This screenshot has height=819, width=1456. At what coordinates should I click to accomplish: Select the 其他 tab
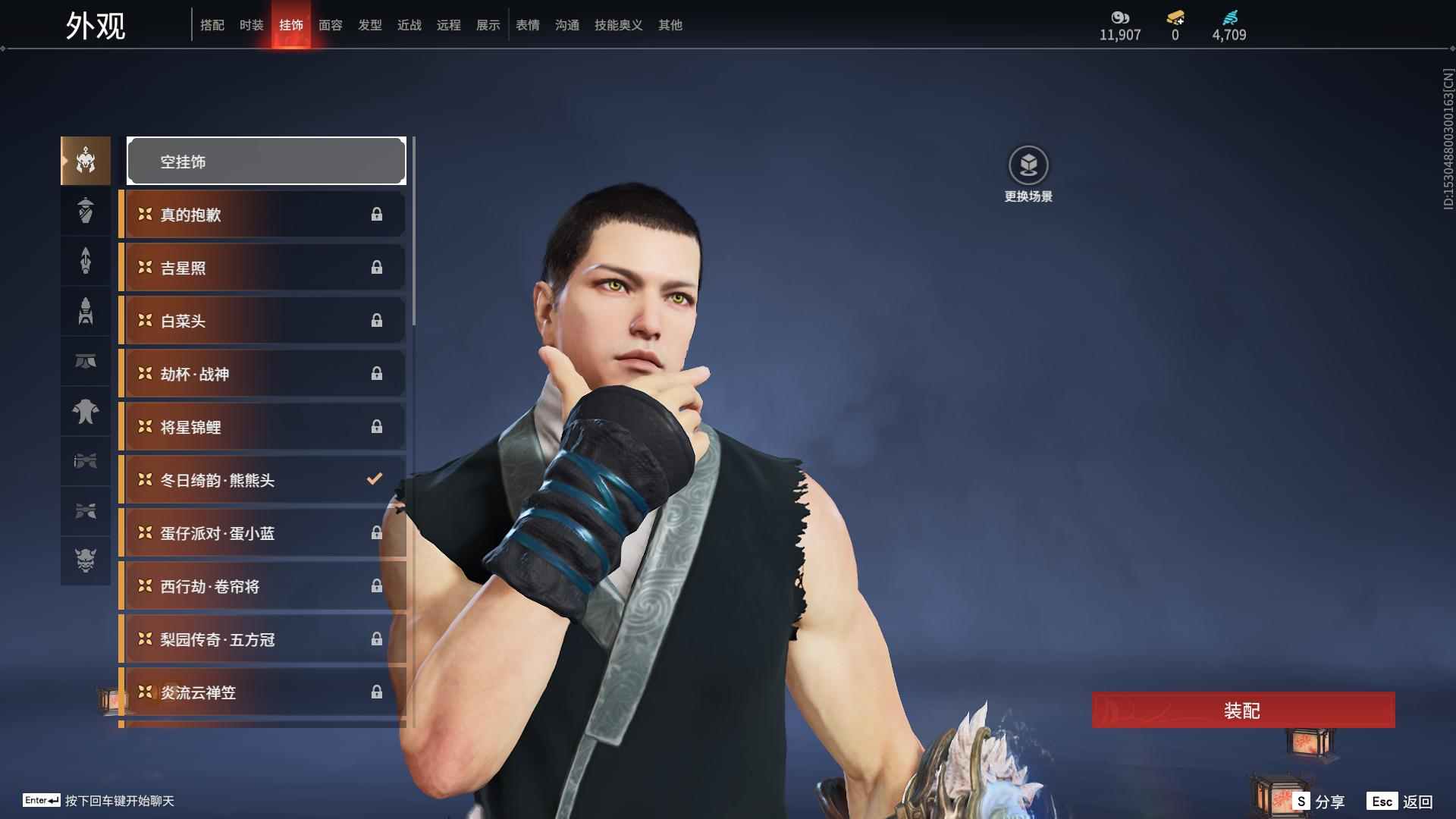click(x=670, y=25)
